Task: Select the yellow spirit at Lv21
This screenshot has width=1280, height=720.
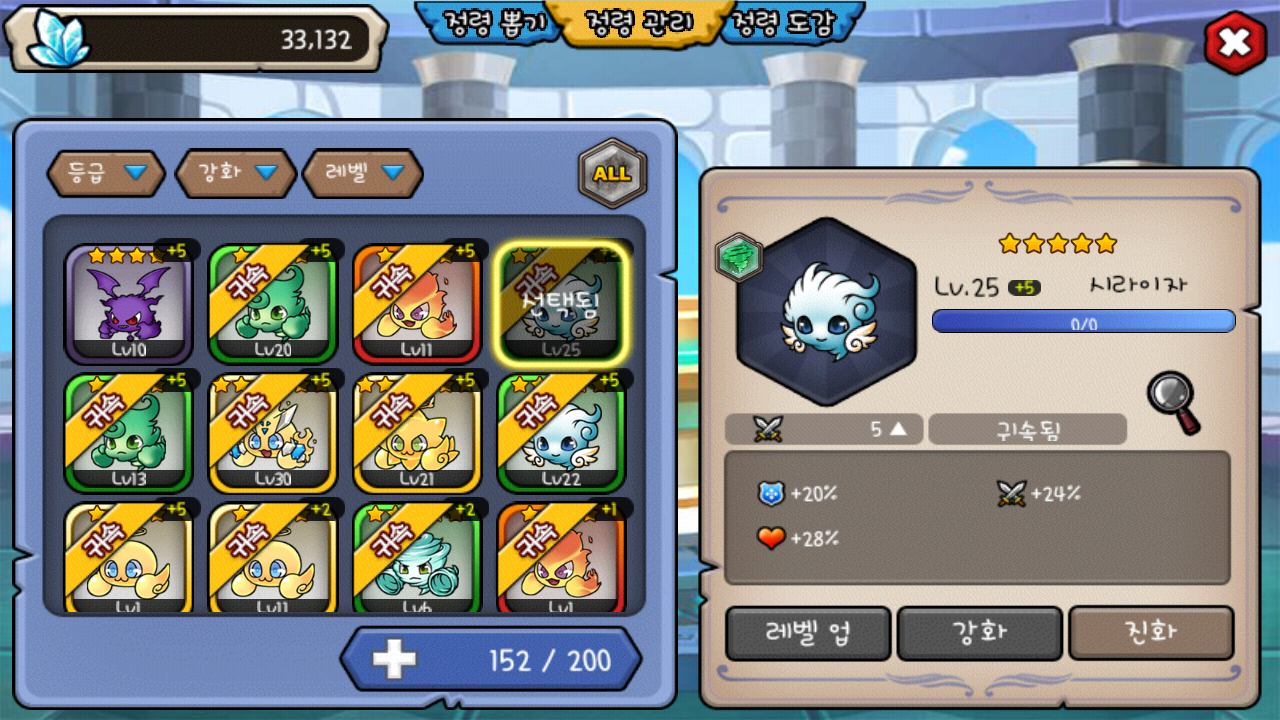Action: 416,433
